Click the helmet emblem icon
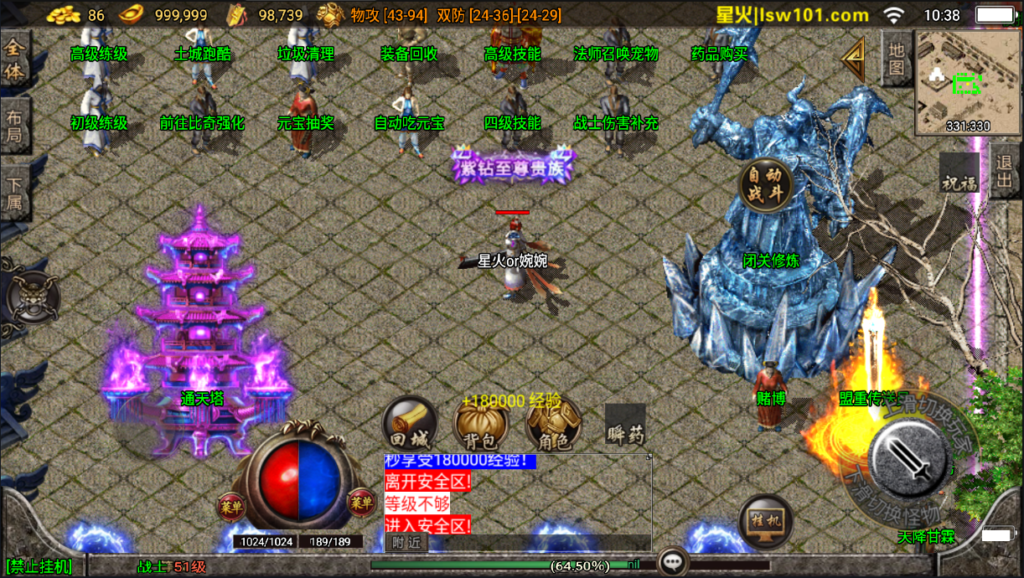Image resolution: width=1024 pixels, height=578 pixels. tap(32, 297)
